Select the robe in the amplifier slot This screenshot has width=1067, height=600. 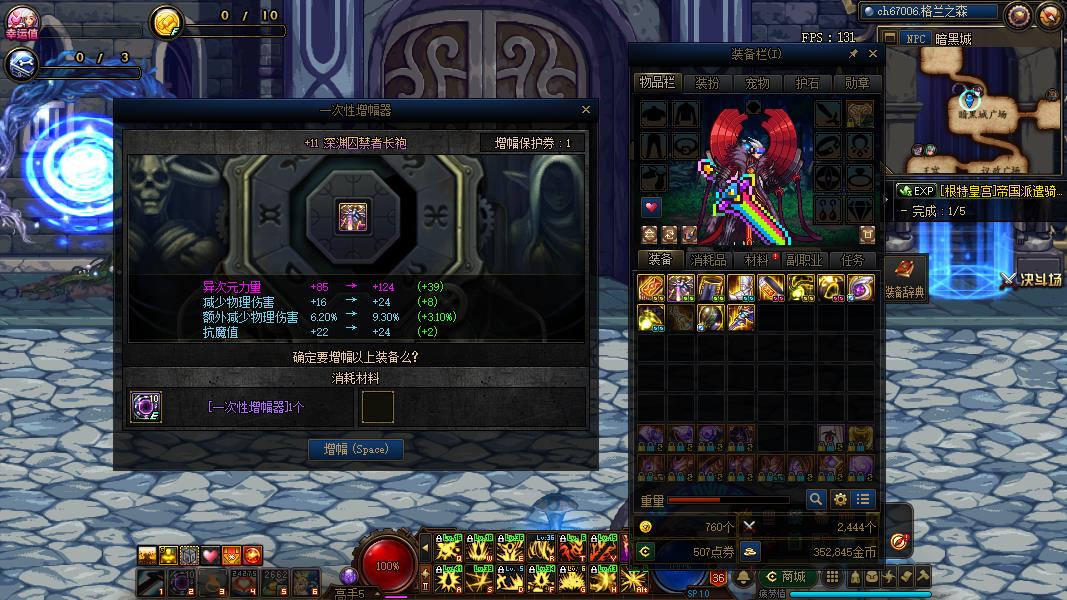coord(353,216)
